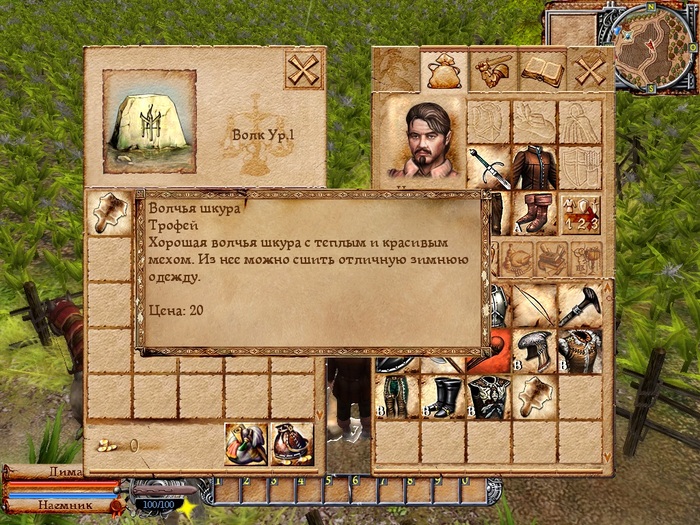This screenshot has height=525, width=700.
Task: Choose the fur-trimmed armor in inventory
Action: tap(580, 350)
